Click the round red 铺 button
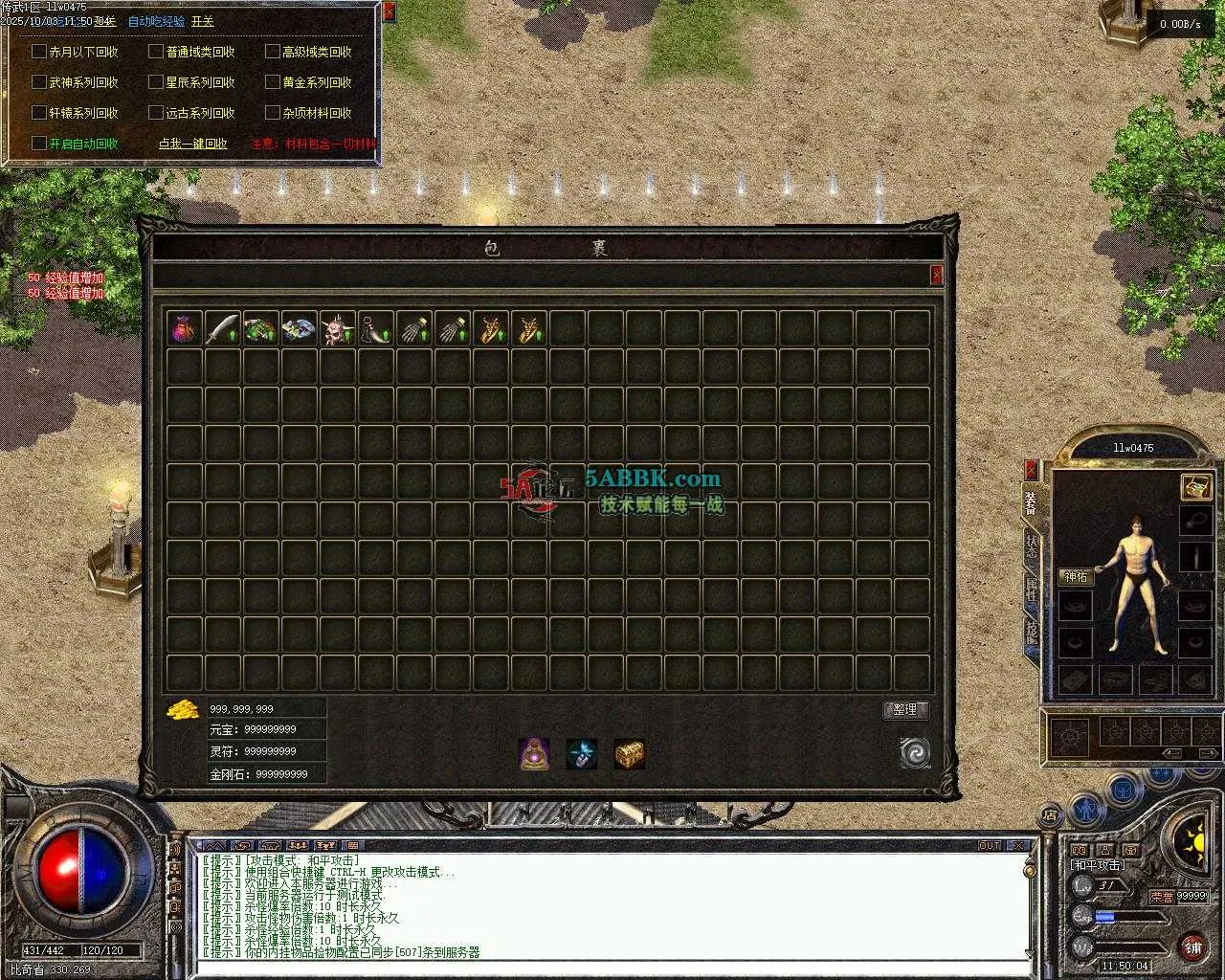Image resolution: width=1225 pixels, height=980 pixels. [x=1192, y=947]
